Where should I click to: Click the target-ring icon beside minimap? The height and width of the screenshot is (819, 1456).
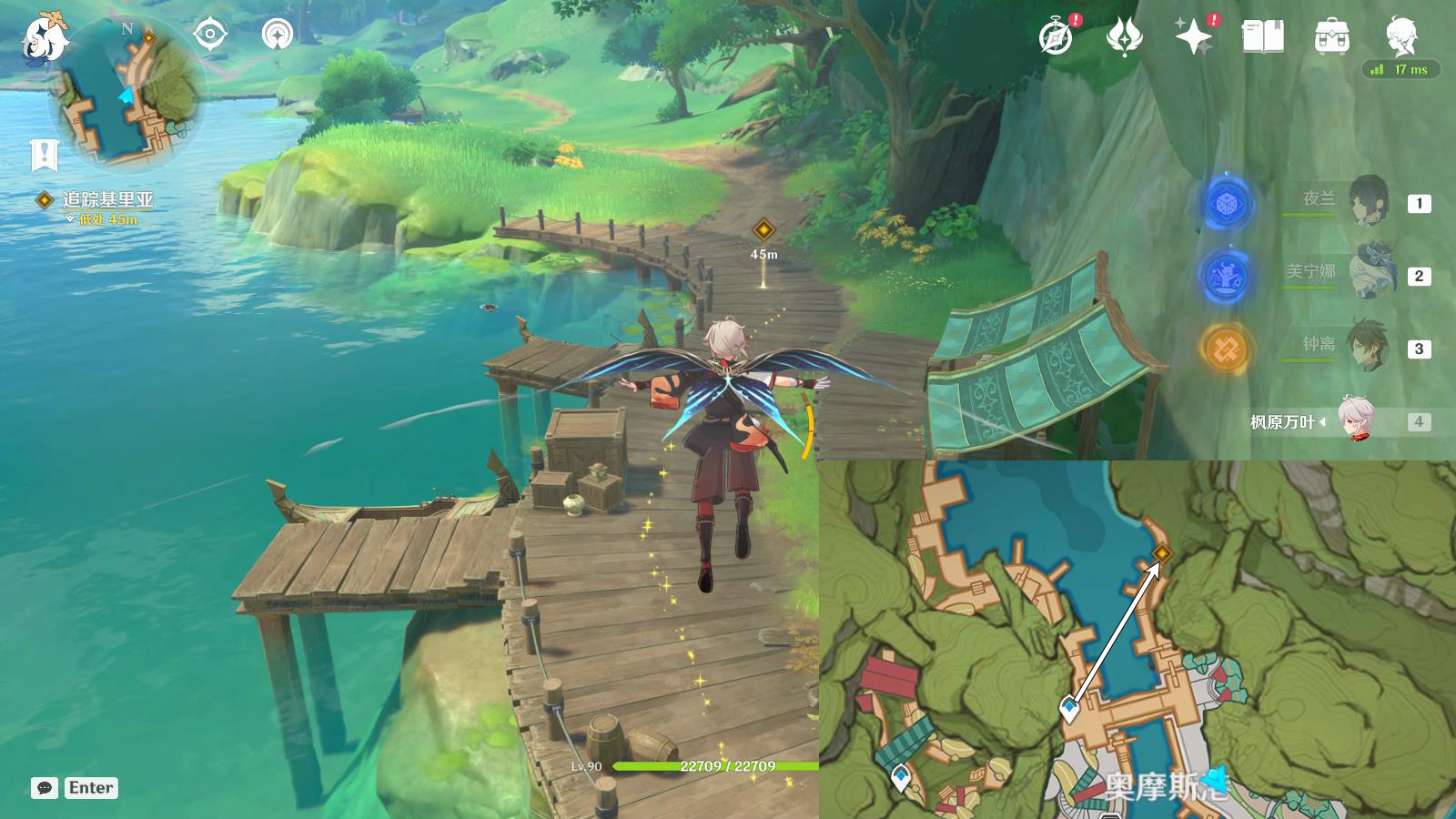[210, 35]
